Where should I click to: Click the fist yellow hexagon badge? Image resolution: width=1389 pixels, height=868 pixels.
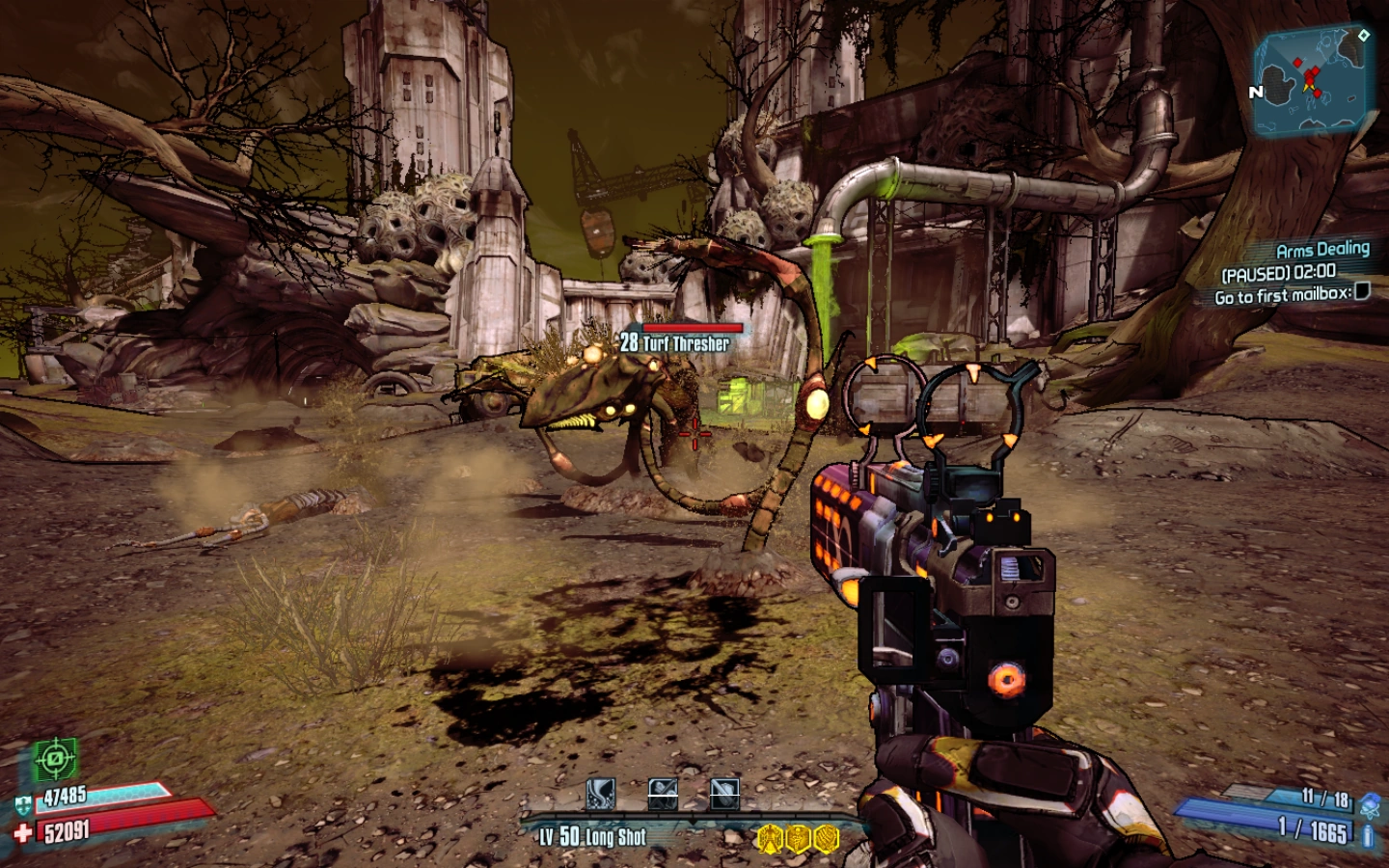point(827,838)
